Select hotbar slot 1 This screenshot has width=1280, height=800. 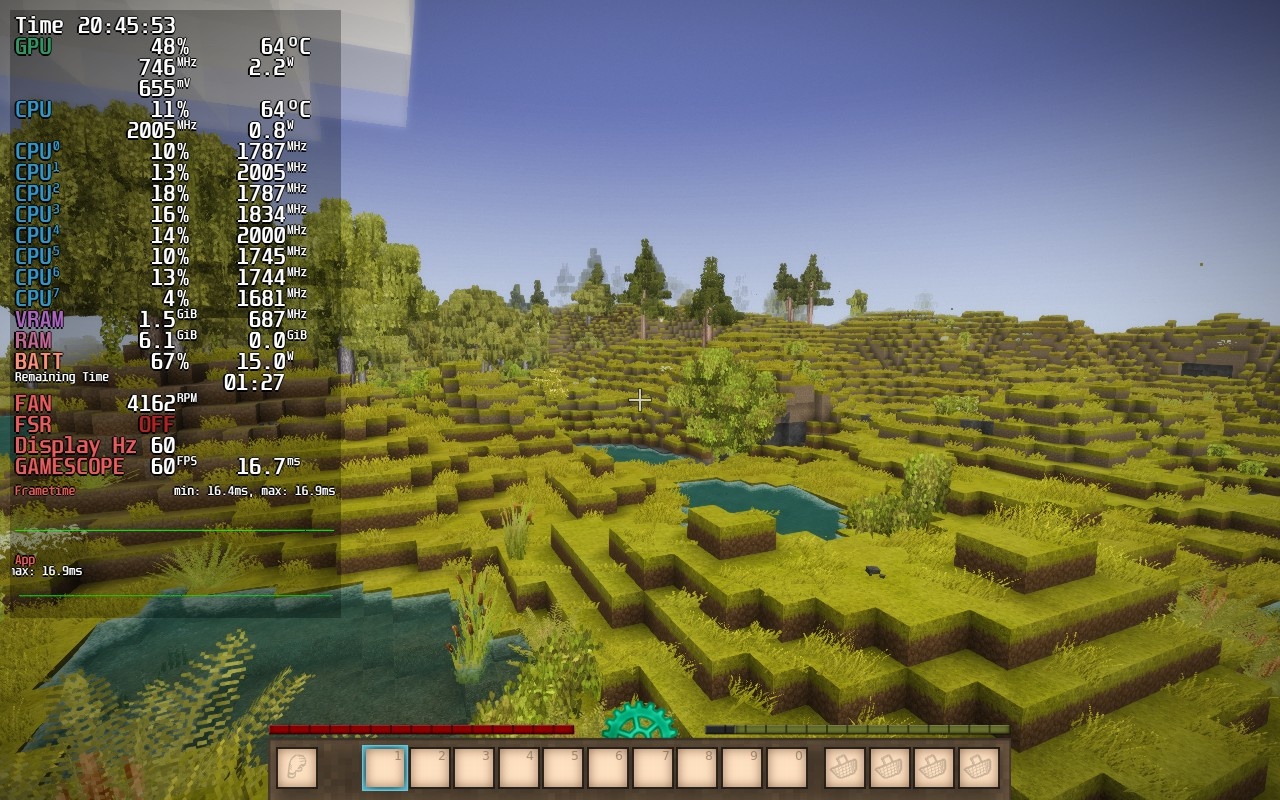(x=385, y=768)
